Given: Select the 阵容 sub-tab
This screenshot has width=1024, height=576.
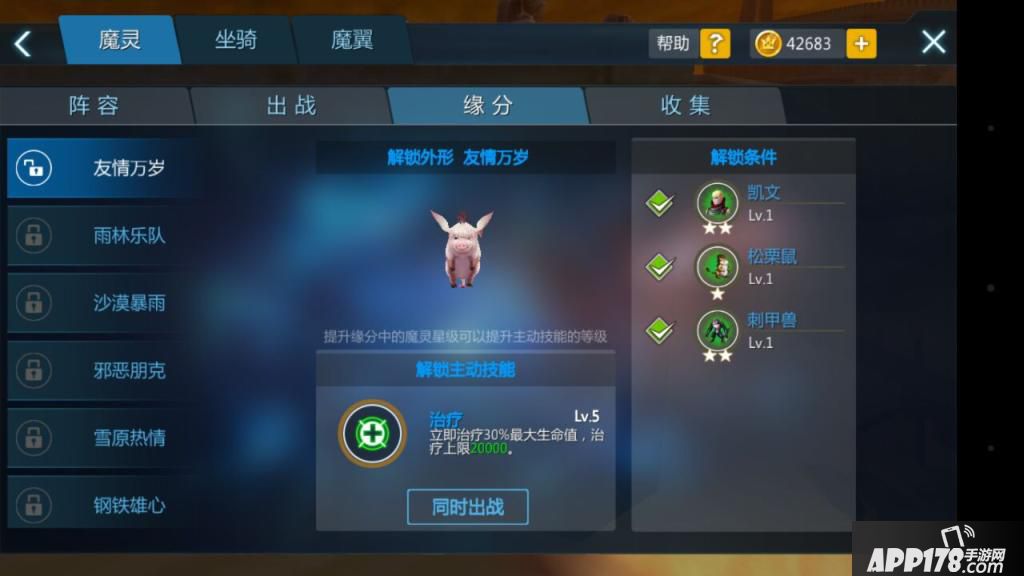Looking at the screenshot, I should 95,106.
